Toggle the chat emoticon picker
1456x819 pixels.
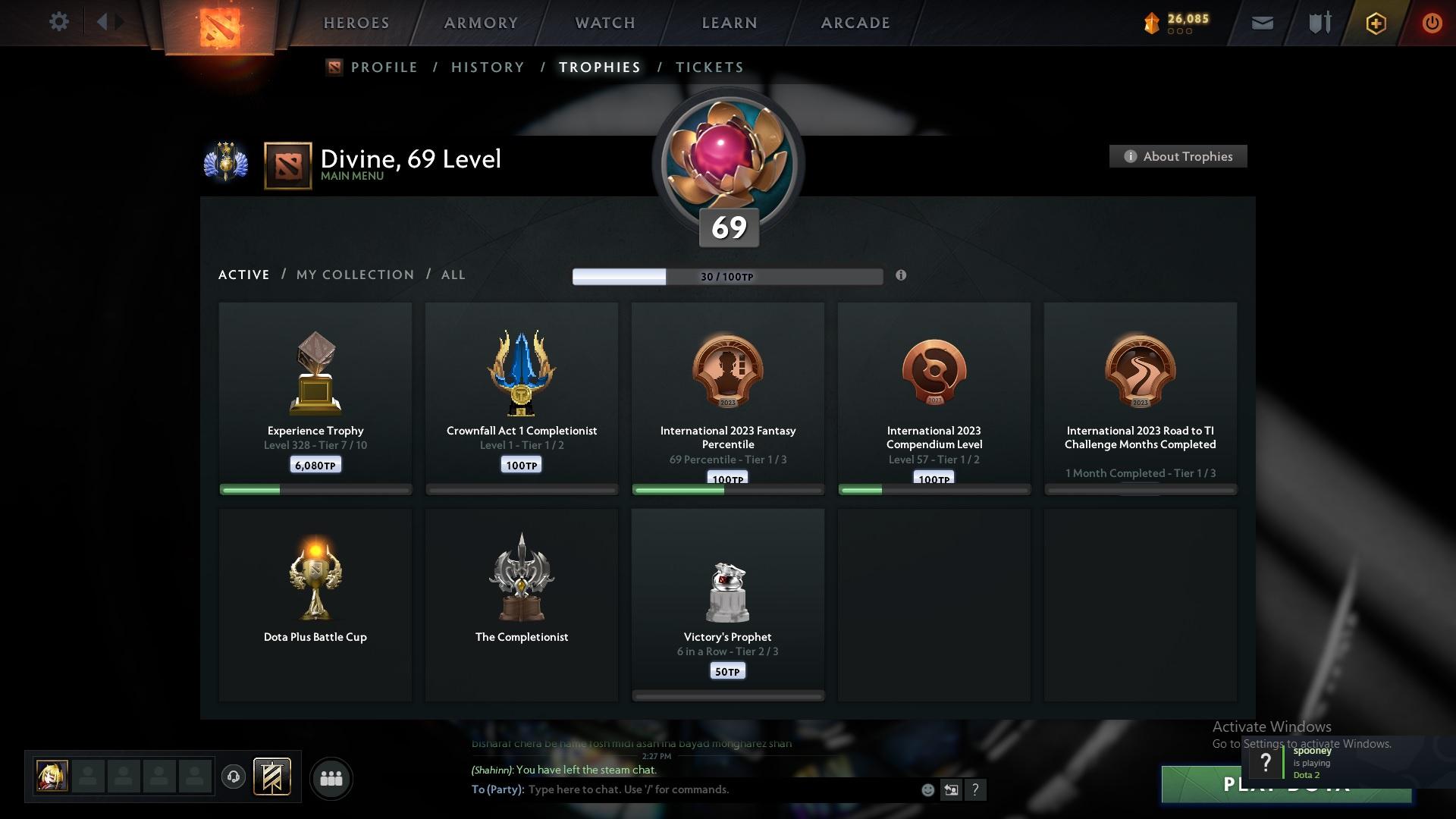[927, 789]
